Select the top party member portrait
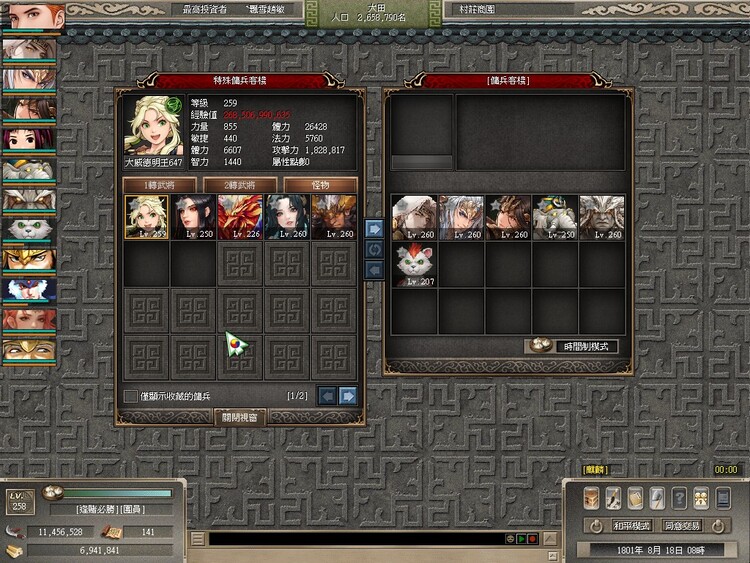 (x=32, y=19)
